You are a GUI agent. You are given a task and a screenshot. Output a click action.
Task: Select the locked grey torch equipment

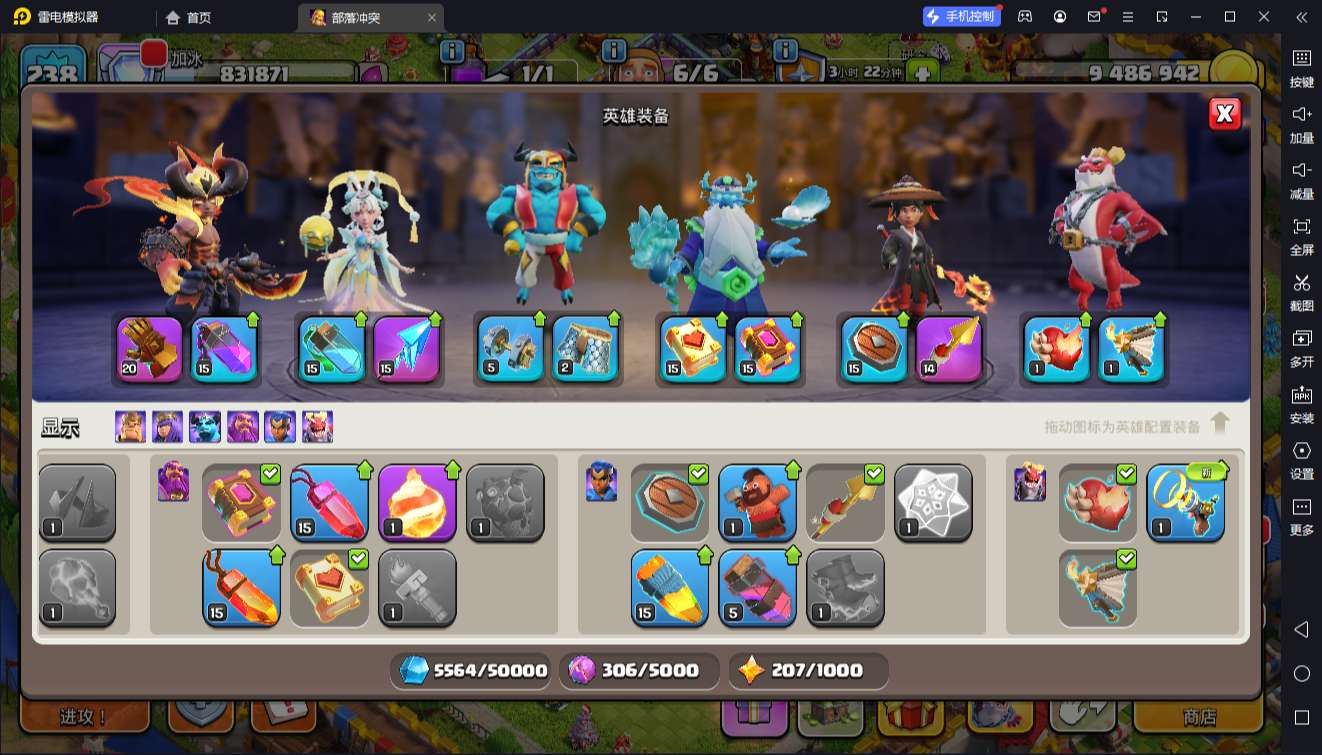(x=417, y=588)
